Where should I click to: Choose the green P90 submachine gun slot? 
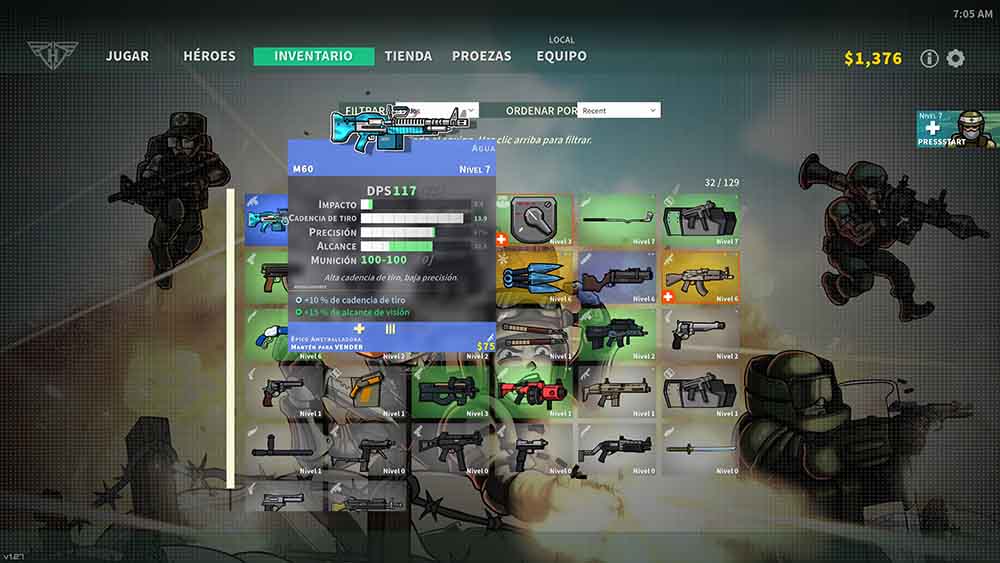point(453,390)
